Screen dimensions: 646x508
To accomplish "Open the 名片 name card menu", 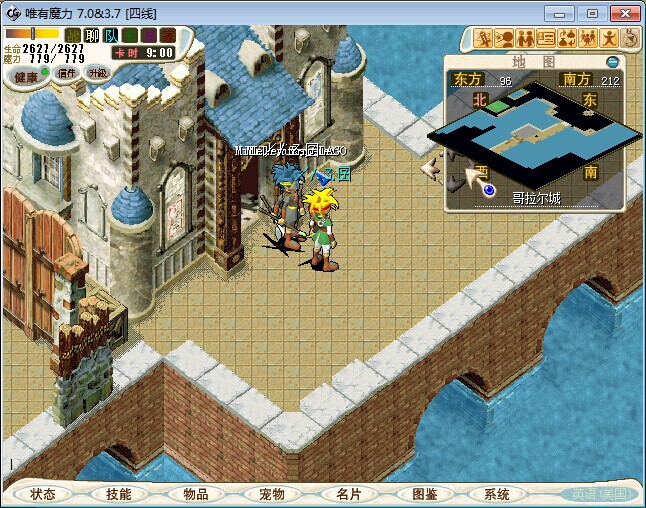I will pyautogui.click(x=348, y=494).
